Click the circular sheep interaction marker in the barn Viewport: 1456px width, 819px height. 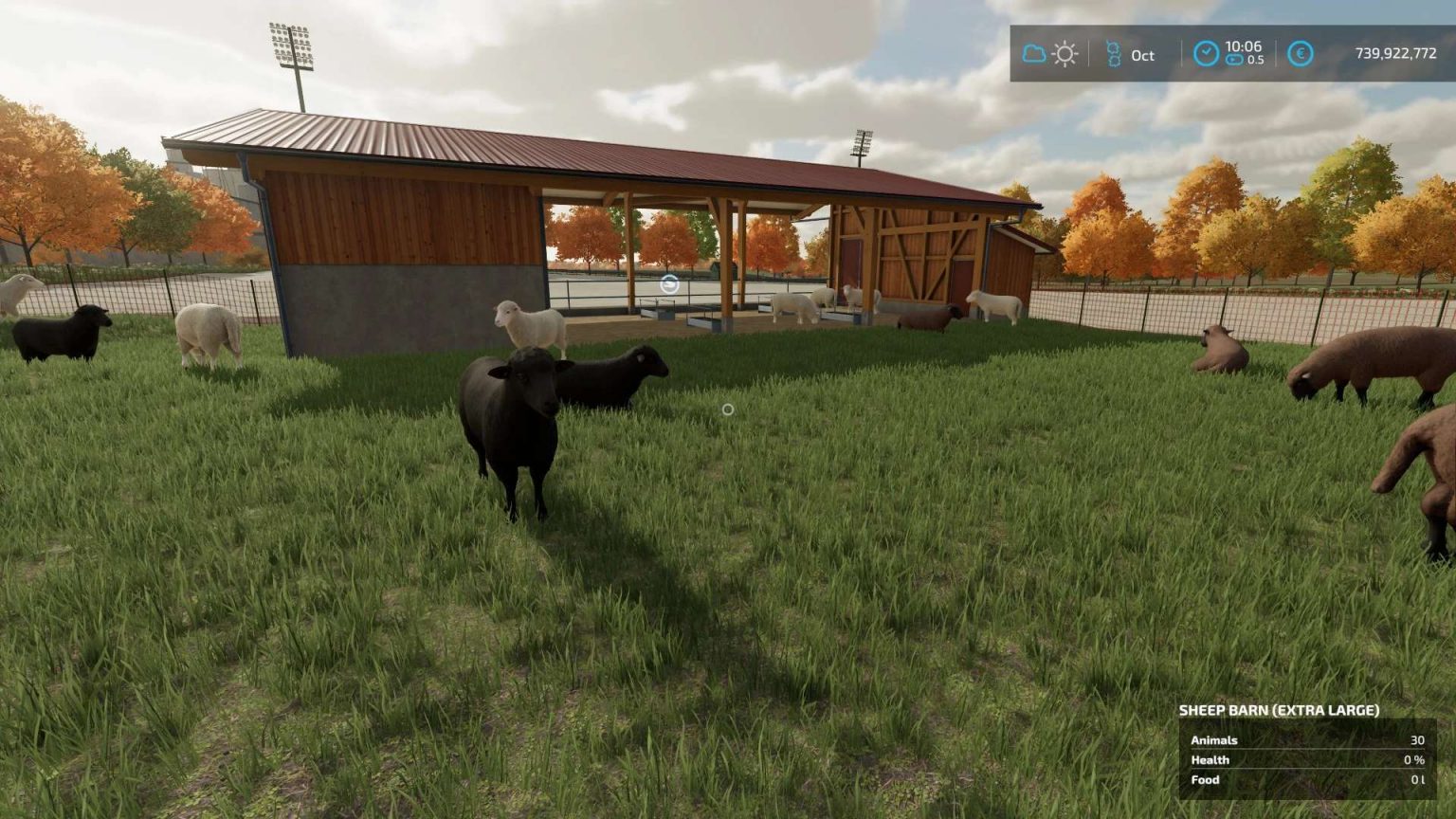tap(667, 284)
